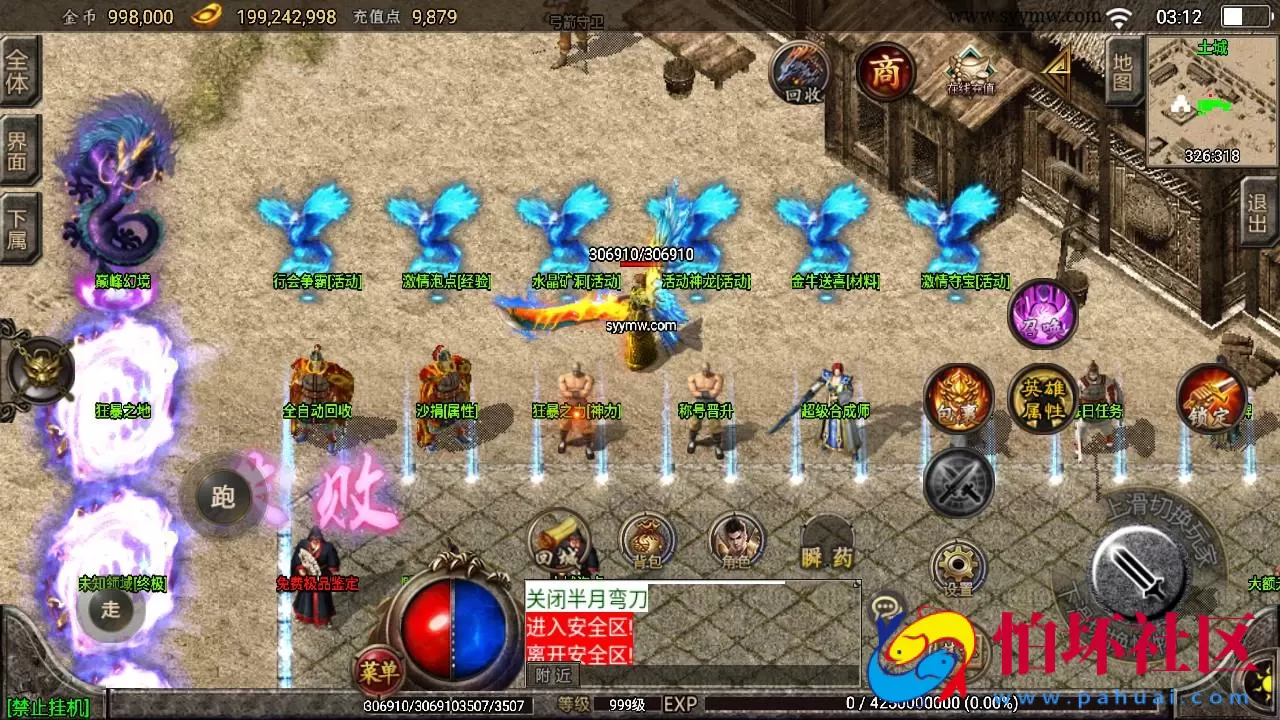Tap the 回城 return-to-town horn icon
Screen dimensions: 1280x720
click(x=560, y=541)
